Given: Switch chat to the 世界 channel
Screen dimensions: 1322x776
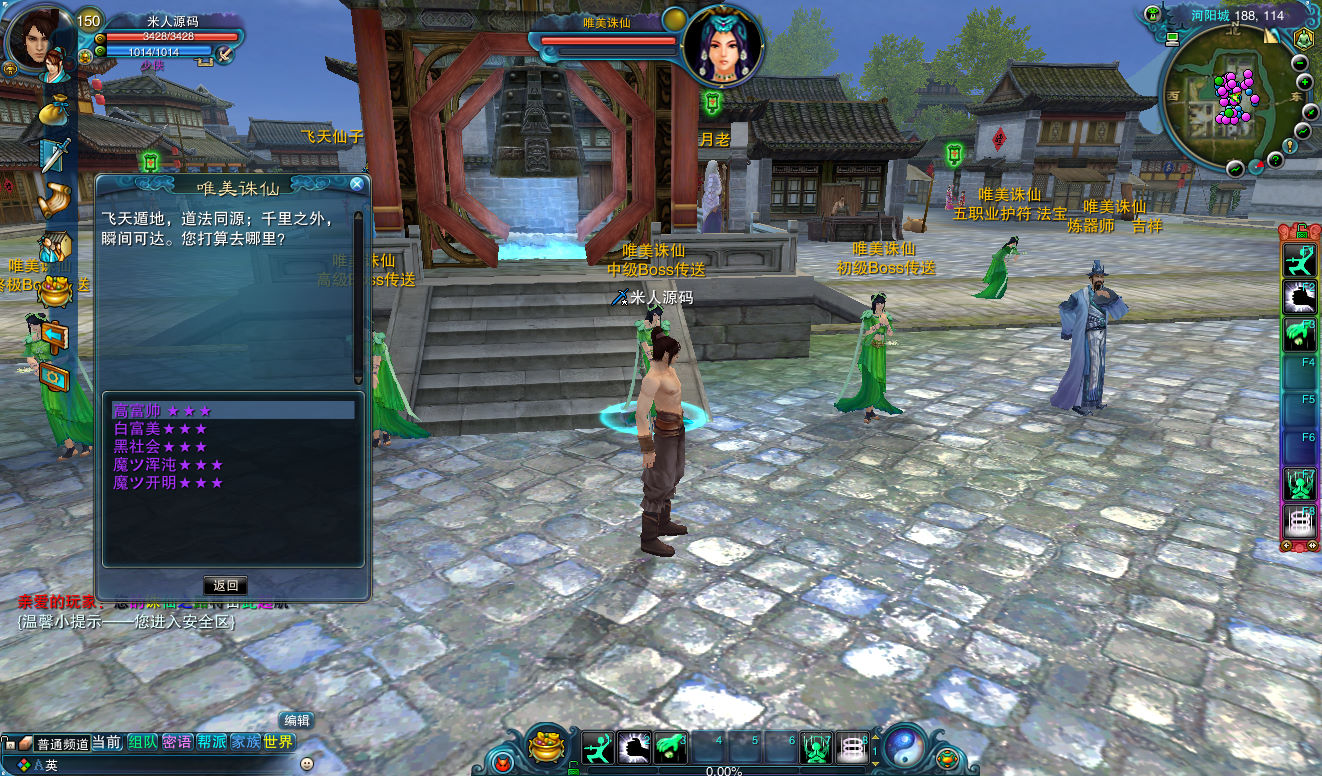Looking at the screenshot, I should [x=279, y=742].
